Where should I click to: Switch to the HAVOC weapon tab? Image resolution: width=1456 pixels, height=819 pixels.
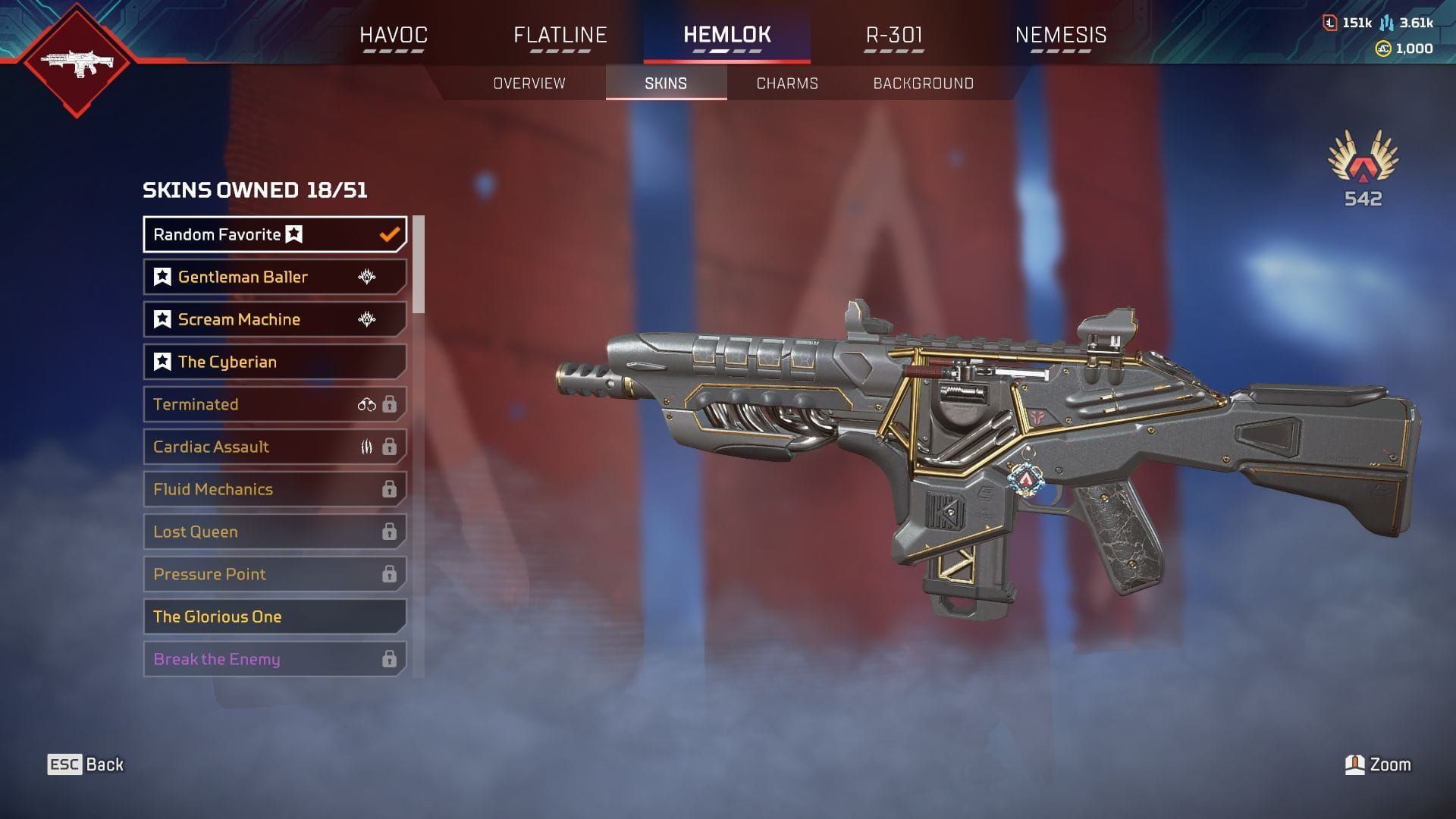click(394, 36)
